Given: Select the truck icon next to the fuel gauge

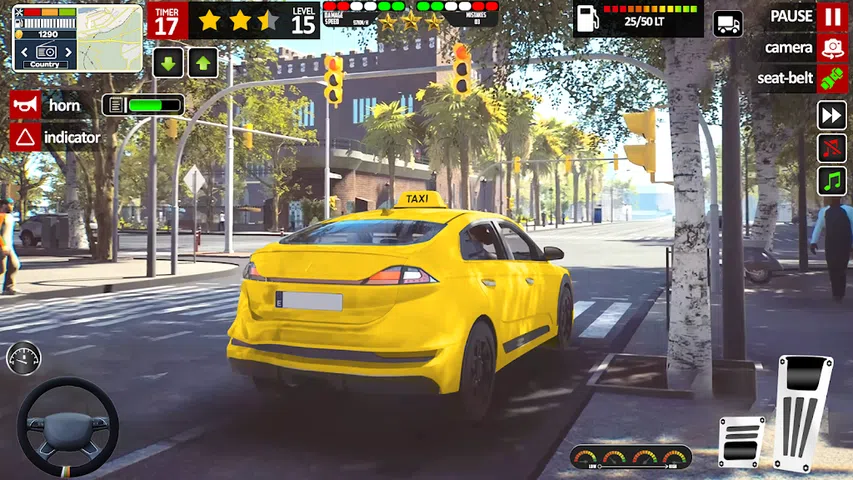Looking at the screenshot, I should pos(728,24).
